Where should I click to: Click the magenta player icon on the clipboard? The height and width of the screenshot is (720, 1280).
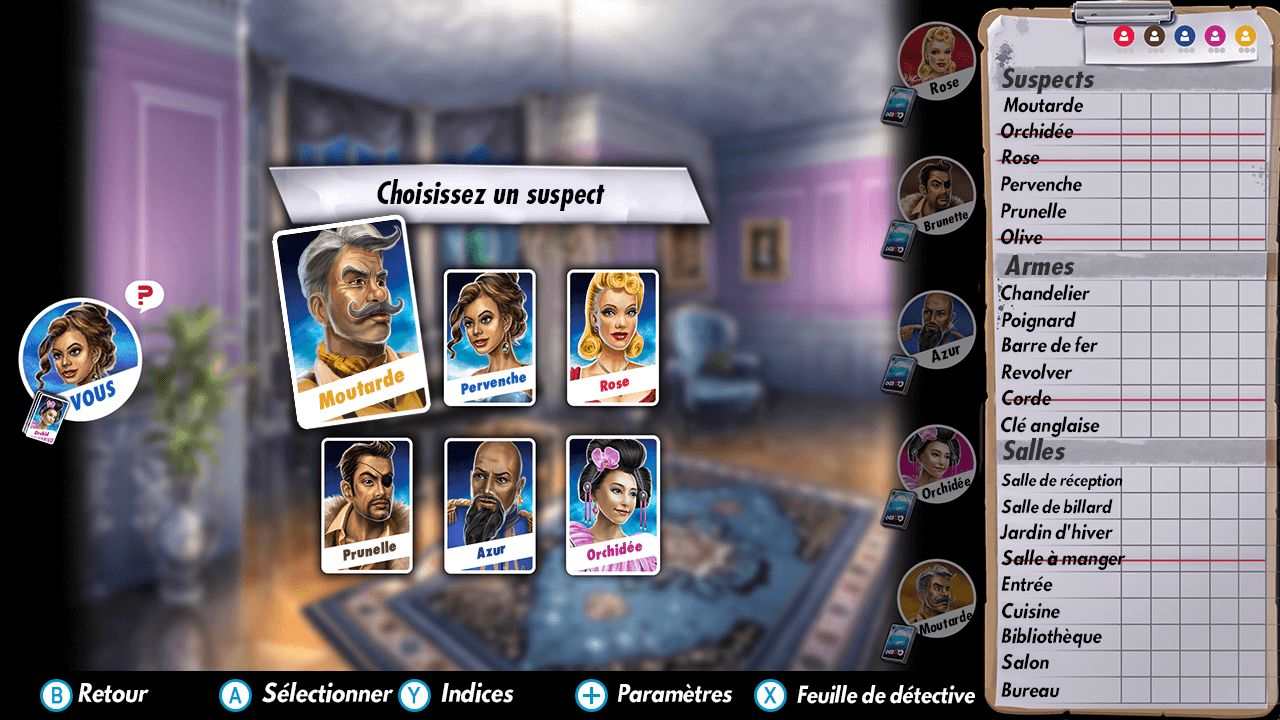click(1213, 37)
